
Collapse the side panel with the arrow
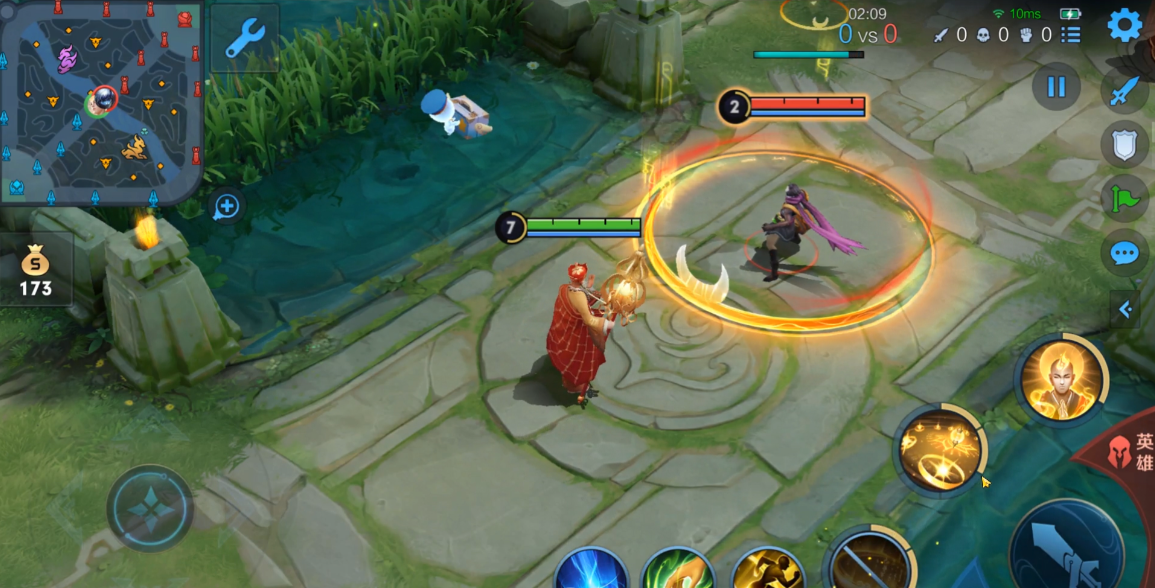click(x=1126, y=309)
